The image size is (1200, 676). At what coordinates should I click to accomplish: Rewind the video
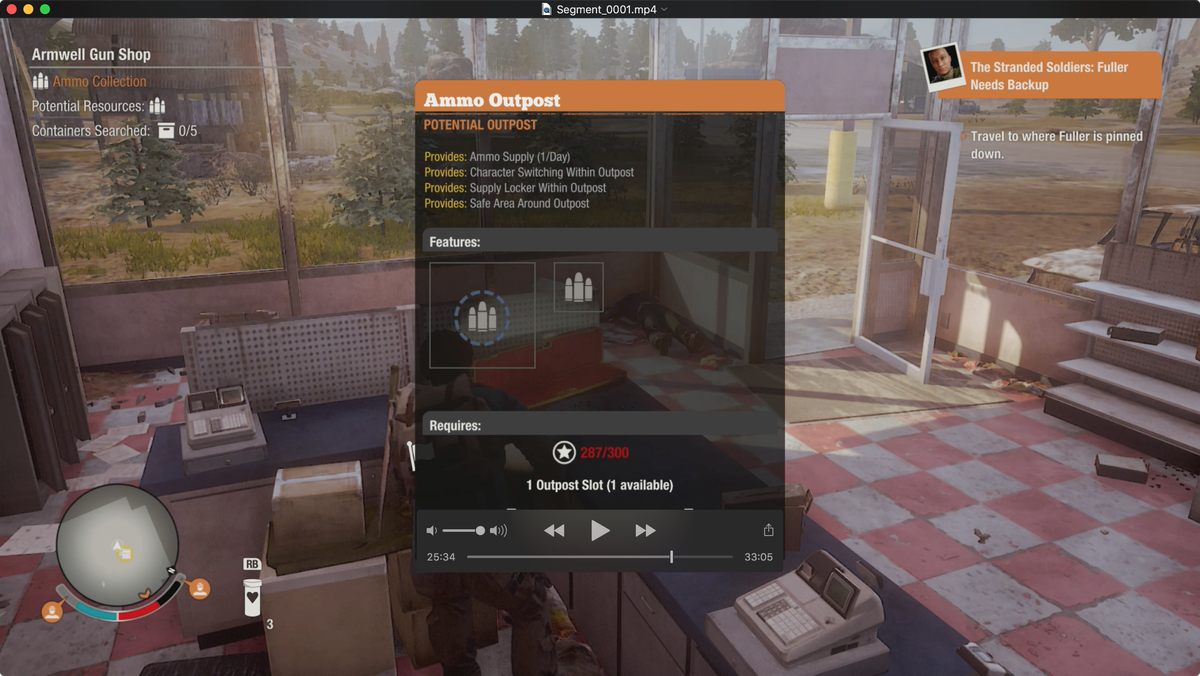(x=554, y=530)
